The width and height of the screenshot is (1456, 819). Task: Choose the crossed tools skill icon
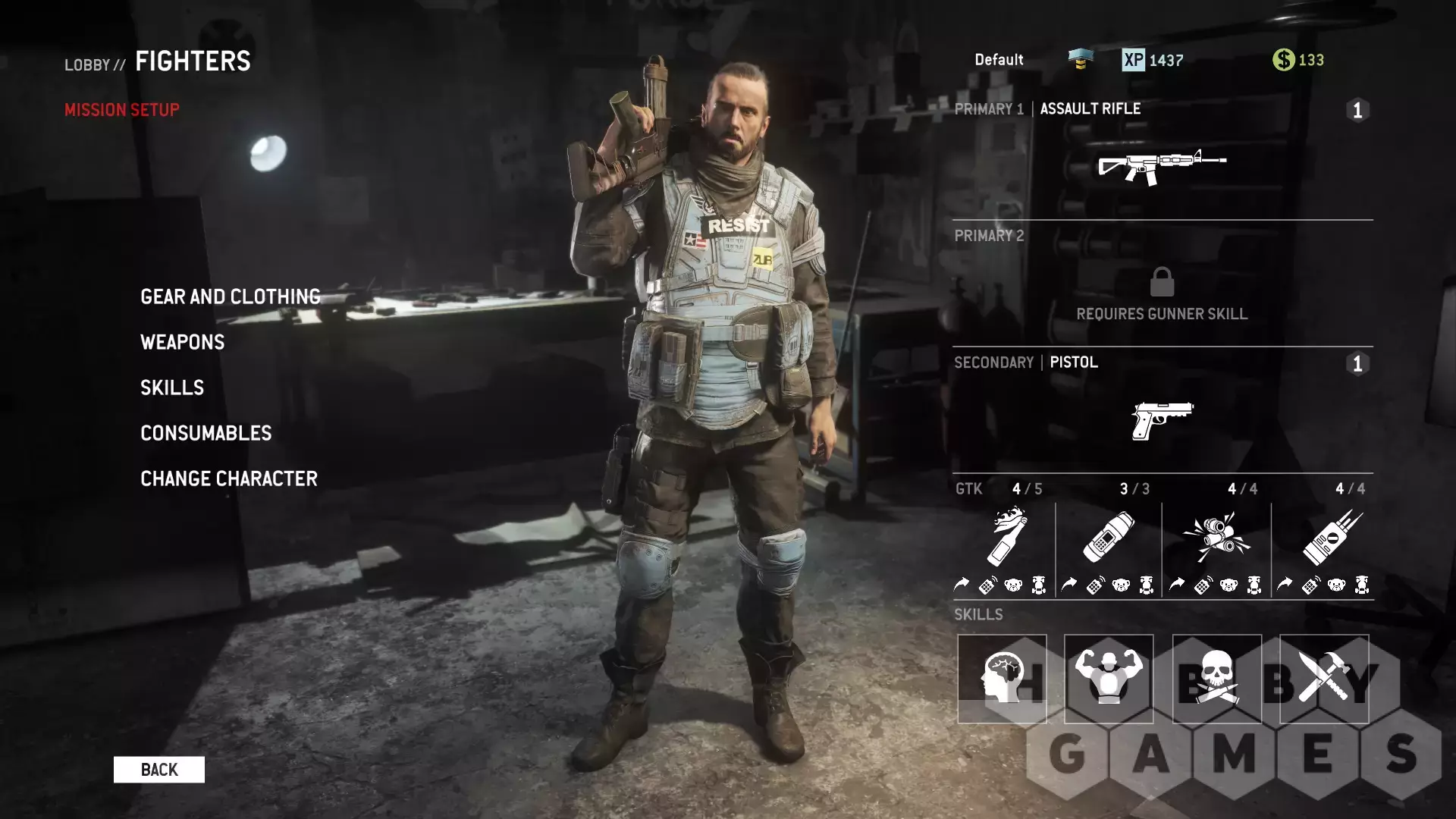[1324, 679]
